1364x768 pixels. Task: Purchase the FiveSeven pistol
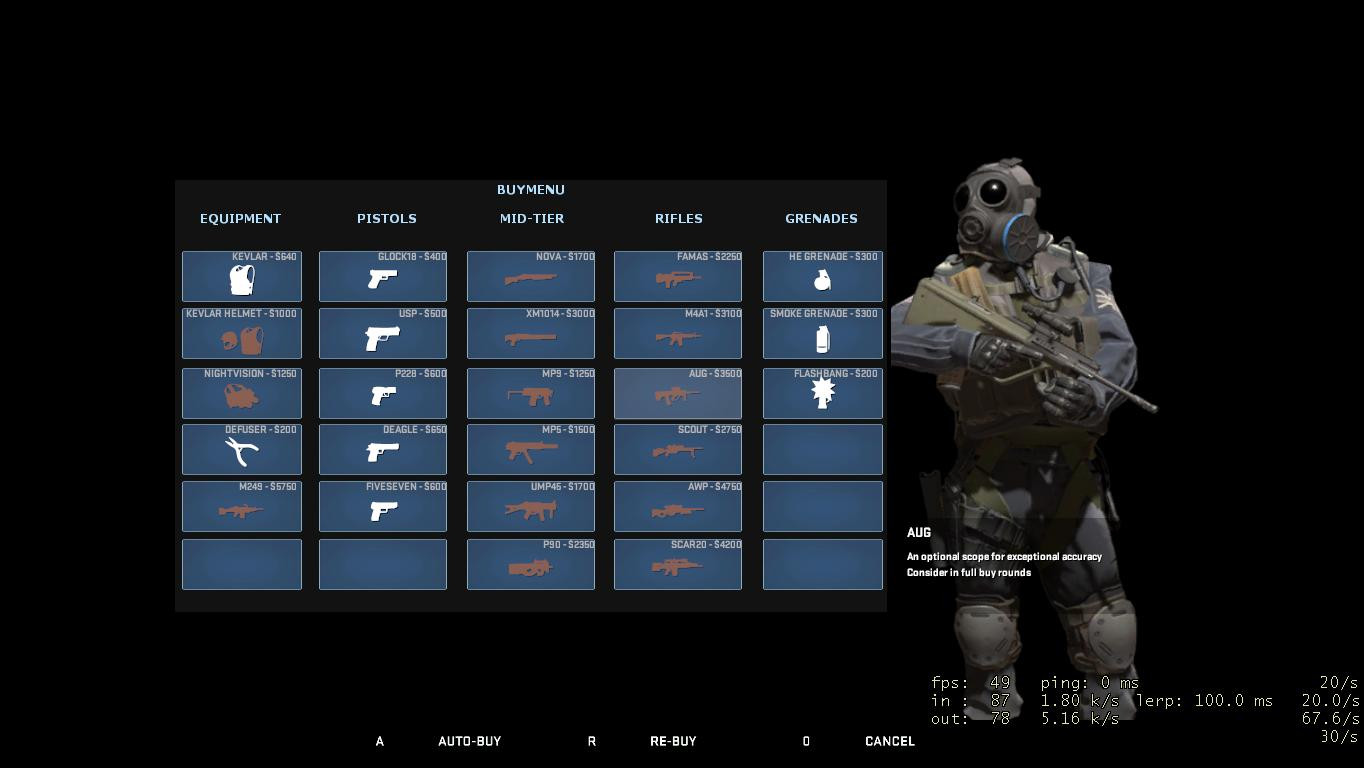[x=382, y=507]
